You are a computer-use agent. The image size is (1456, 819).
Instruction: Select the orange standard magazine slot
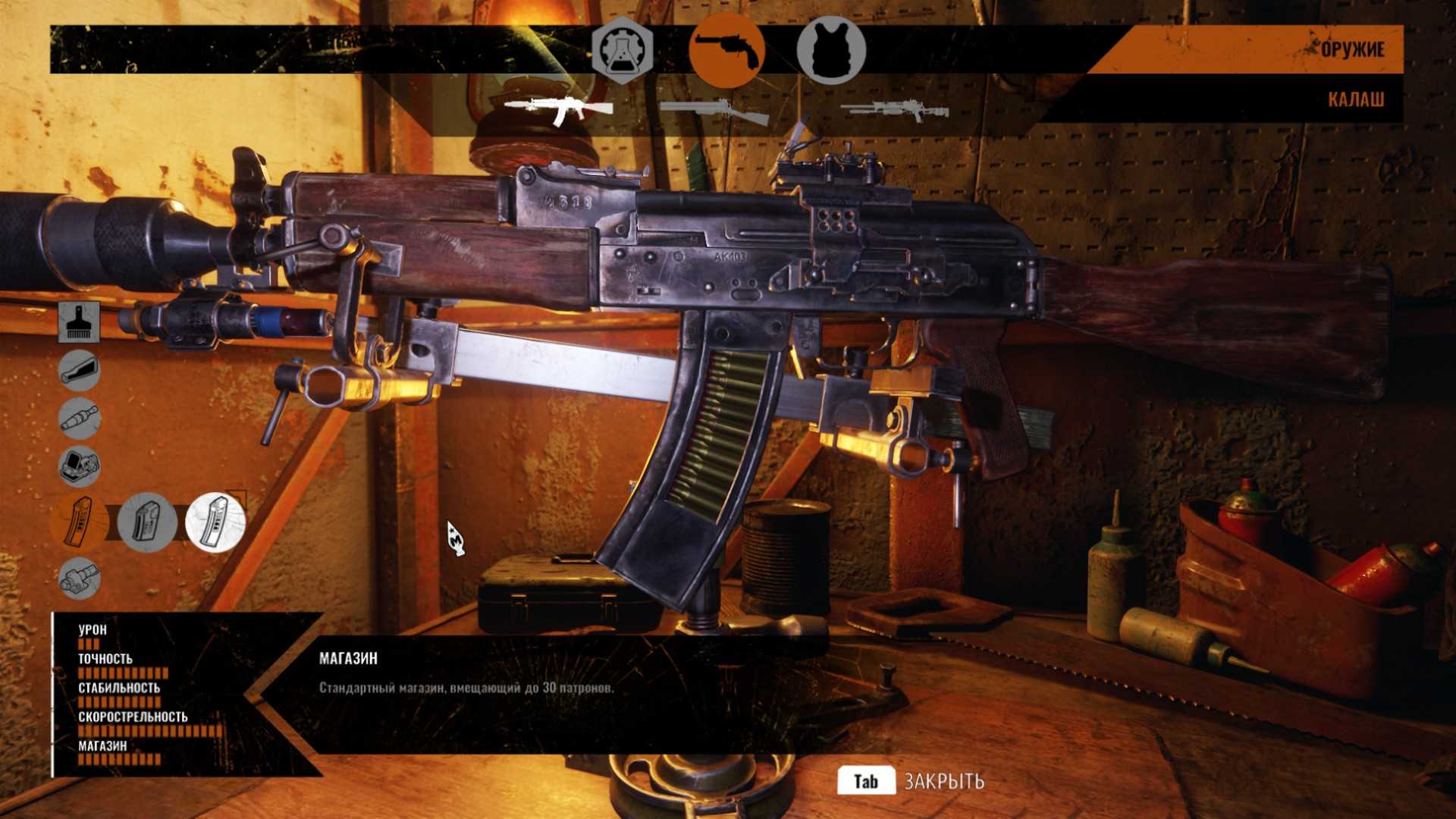point(80,522)
